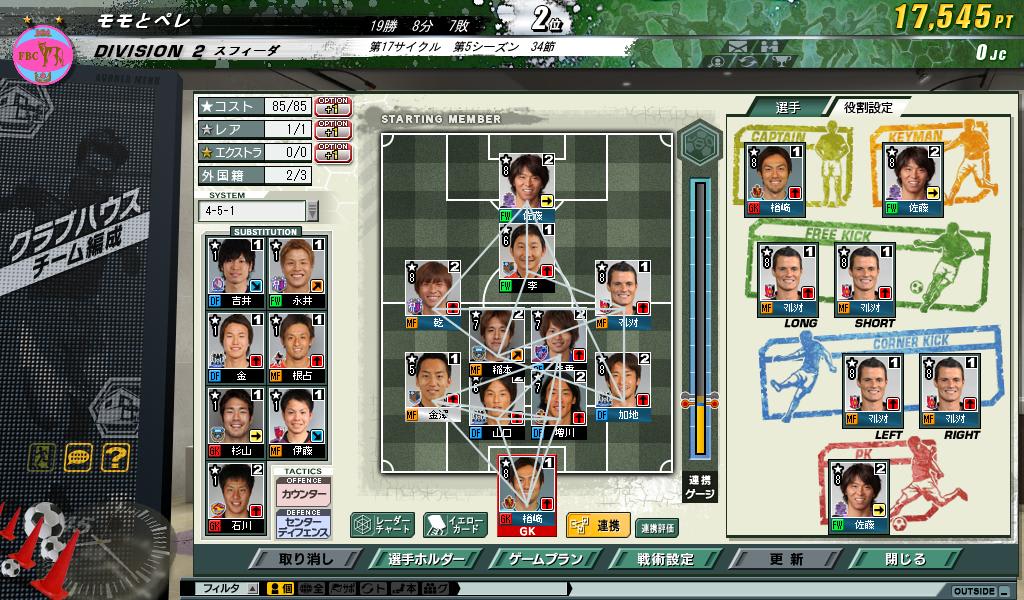This screenshot has height=600, width=1024.
Task: Toggle the イエローカード yellow card view
Action: 455,525
